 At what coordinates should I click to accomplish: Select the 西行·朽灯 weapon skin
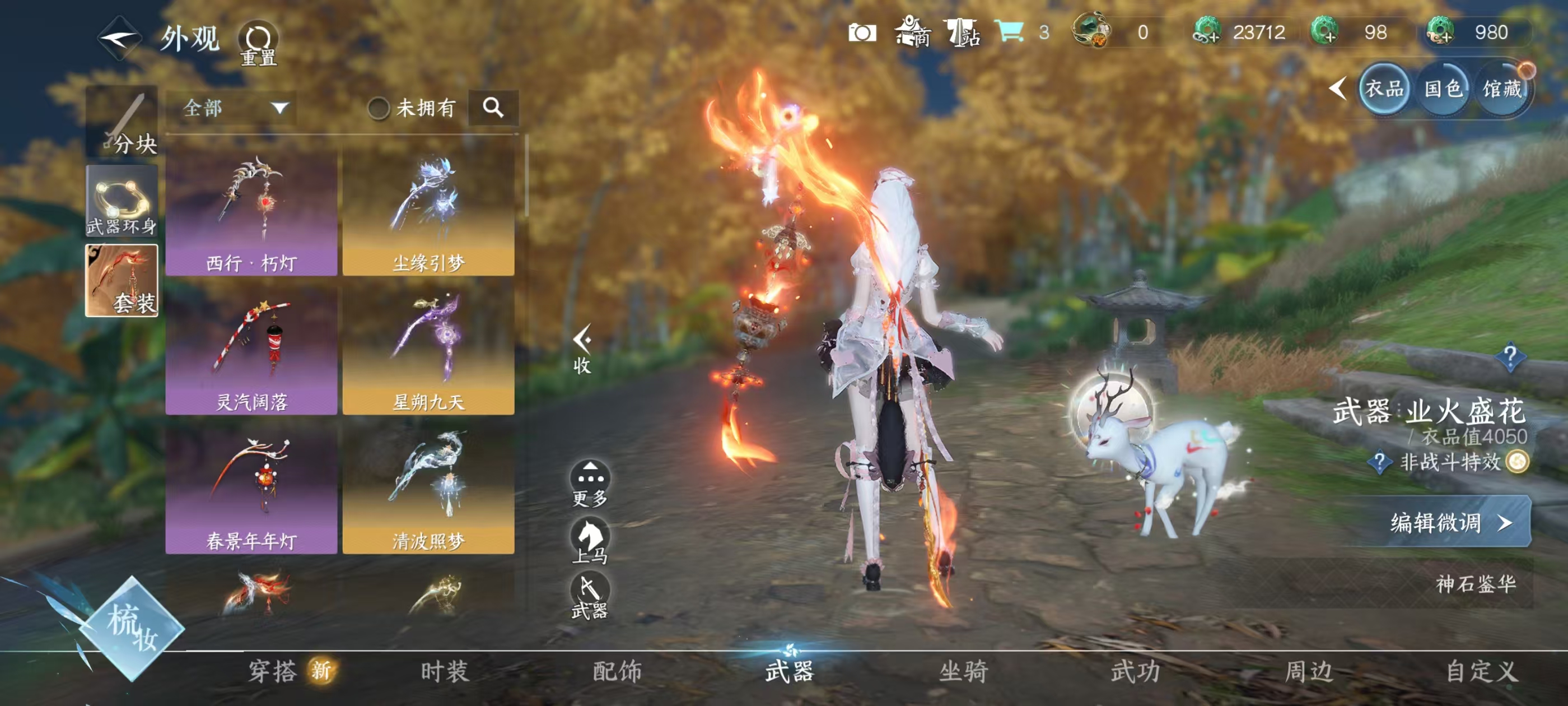(251, 212)
